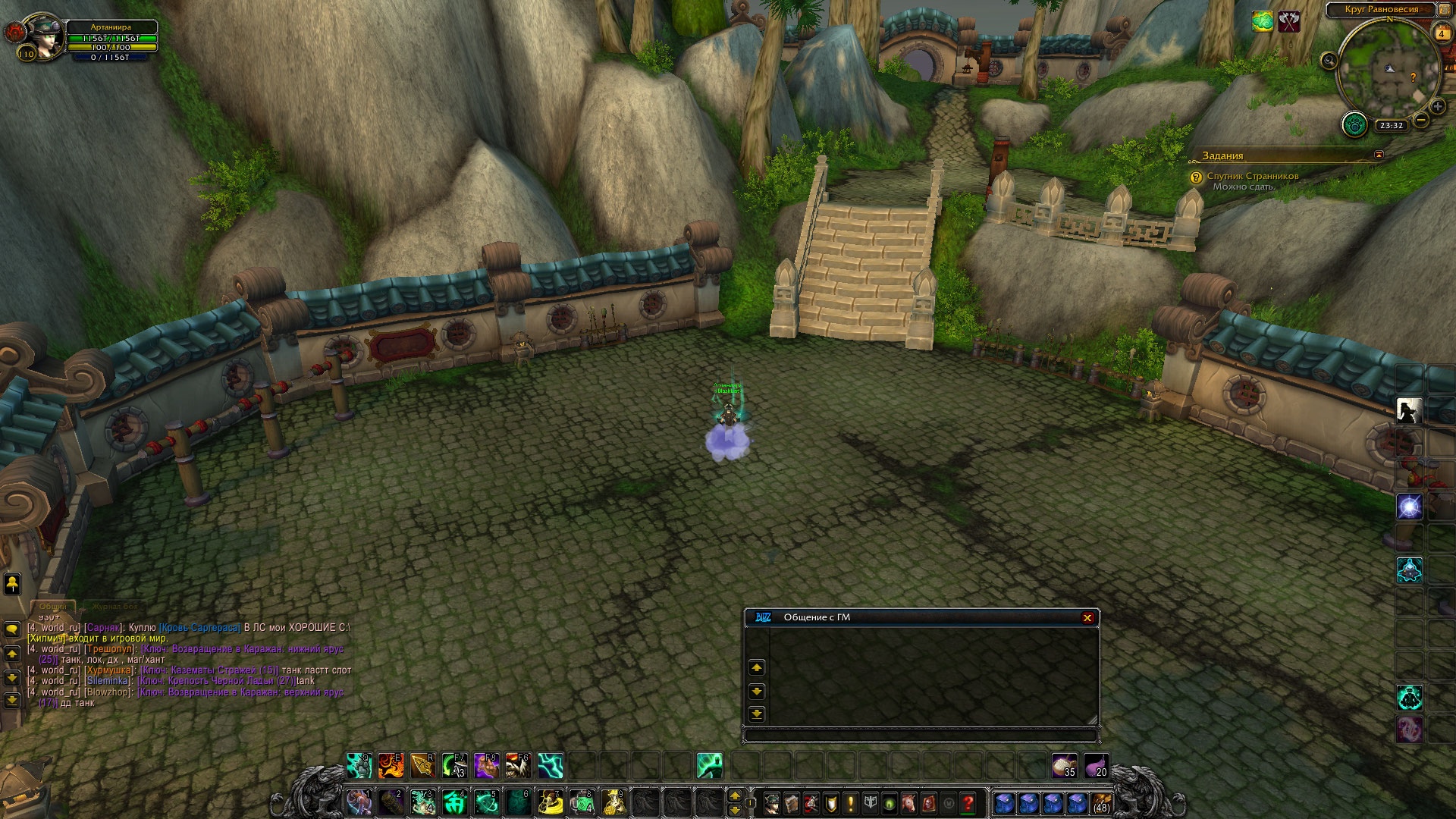Open the social friends list button
Screen dimensions: 1456x819
12,584
